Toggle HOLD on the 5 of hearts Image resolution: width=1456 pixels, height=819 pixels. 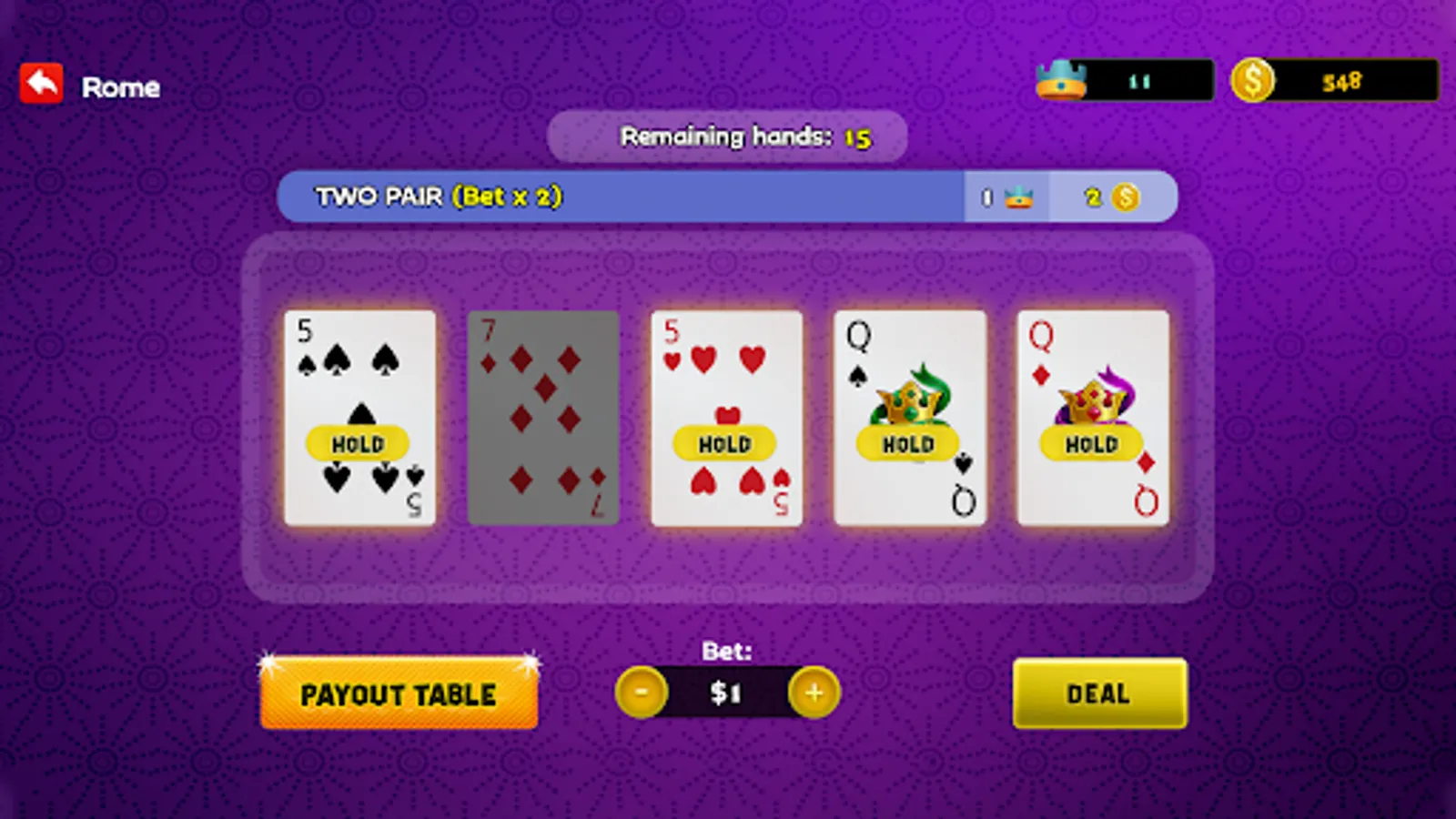pyautogui.click(x=724, y=444)
